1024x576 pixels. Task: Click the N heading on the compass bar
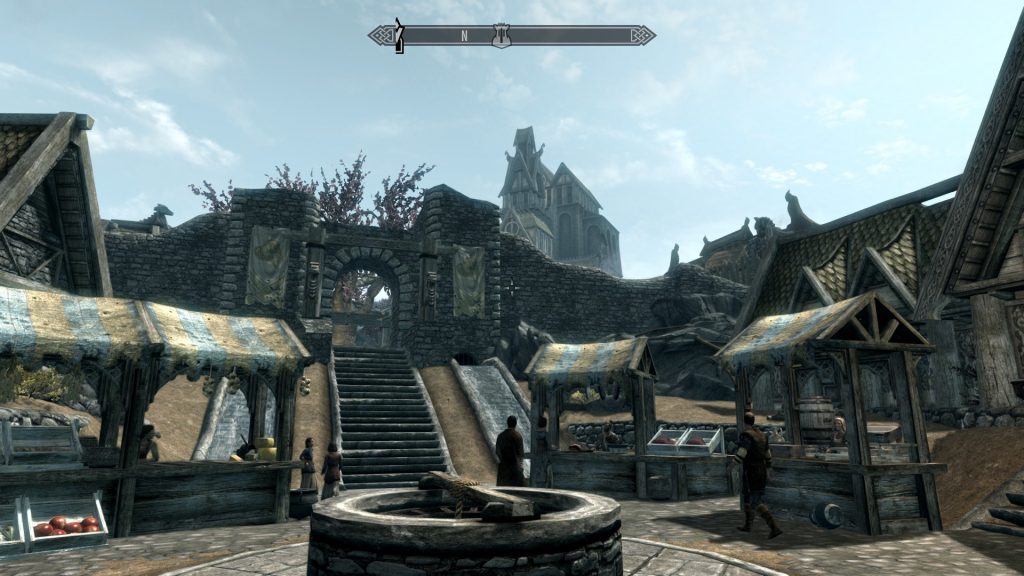pos(464,36)
